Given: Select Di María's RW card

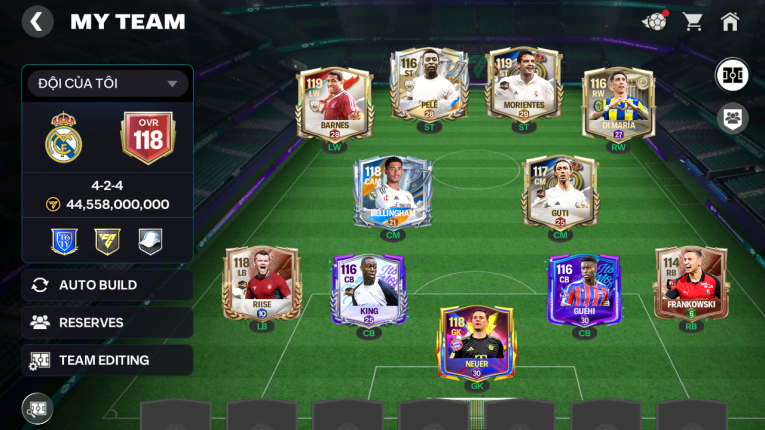Looking at the screenshot, I should pos(618,102).
